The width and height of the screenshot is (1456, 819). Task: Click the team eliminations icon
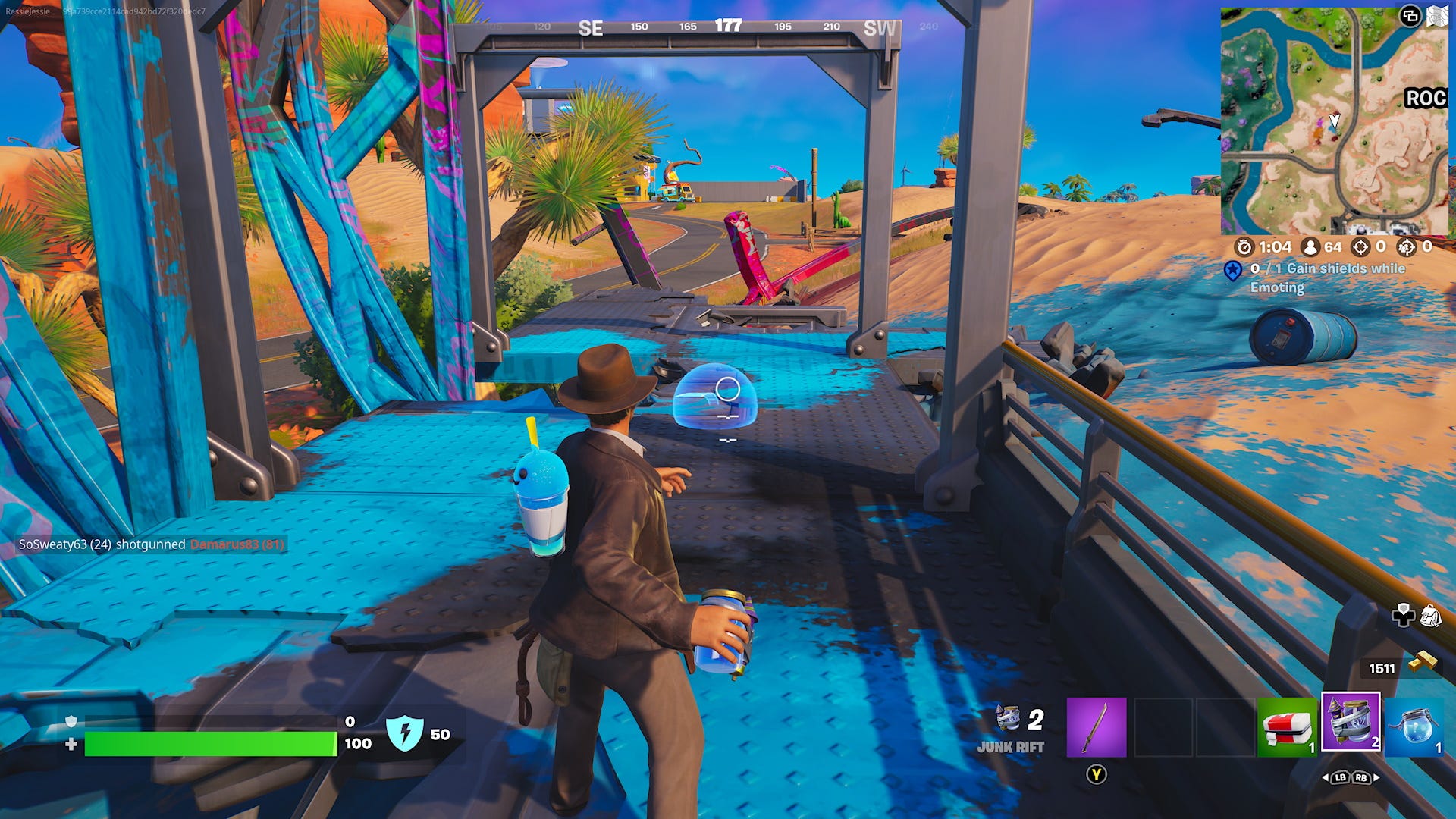[x=1405, y=247]
